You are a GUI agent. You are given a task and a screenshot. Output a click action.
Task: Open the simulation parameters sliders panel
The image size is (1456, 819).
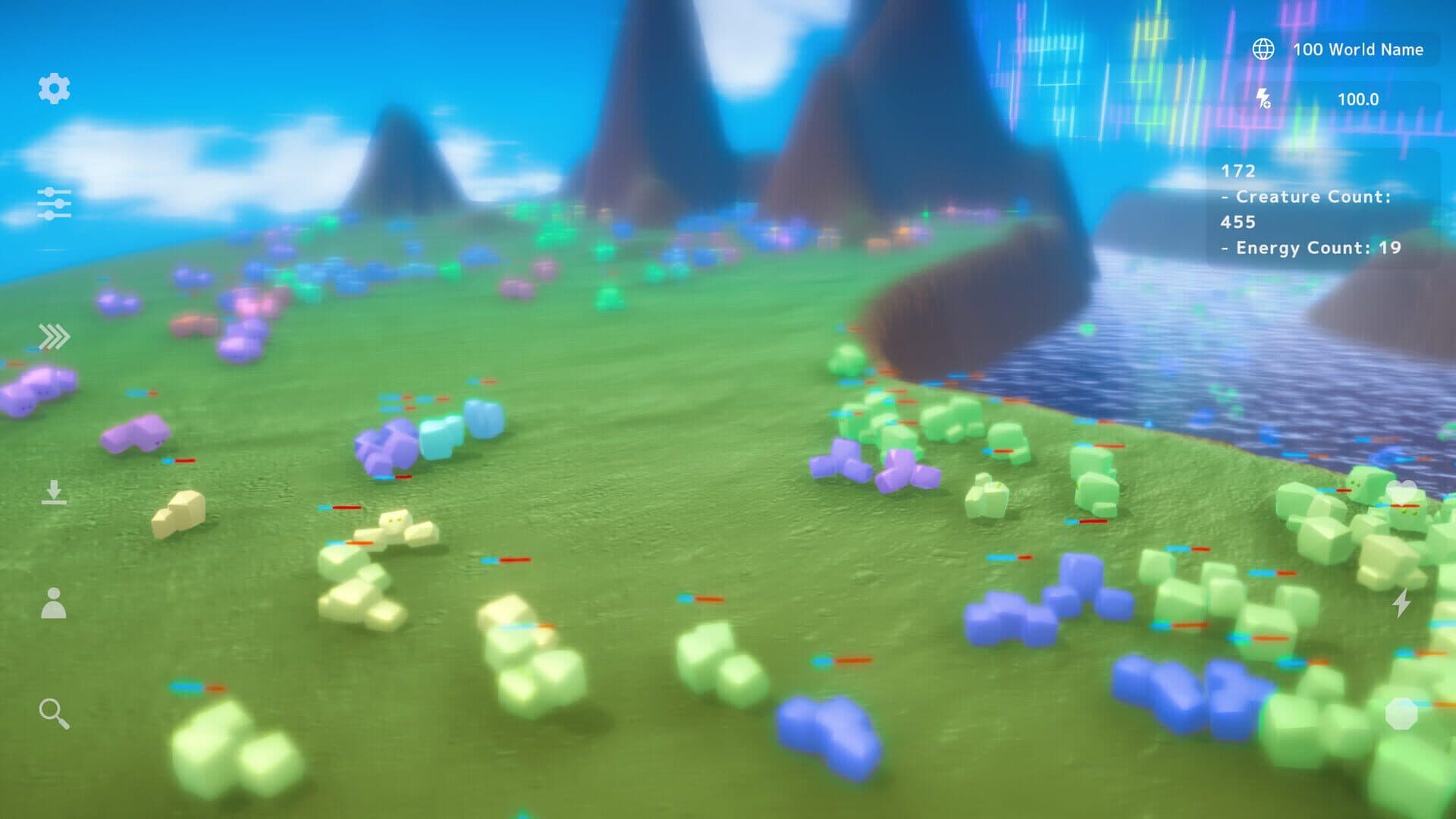click(x=55, y=203)
